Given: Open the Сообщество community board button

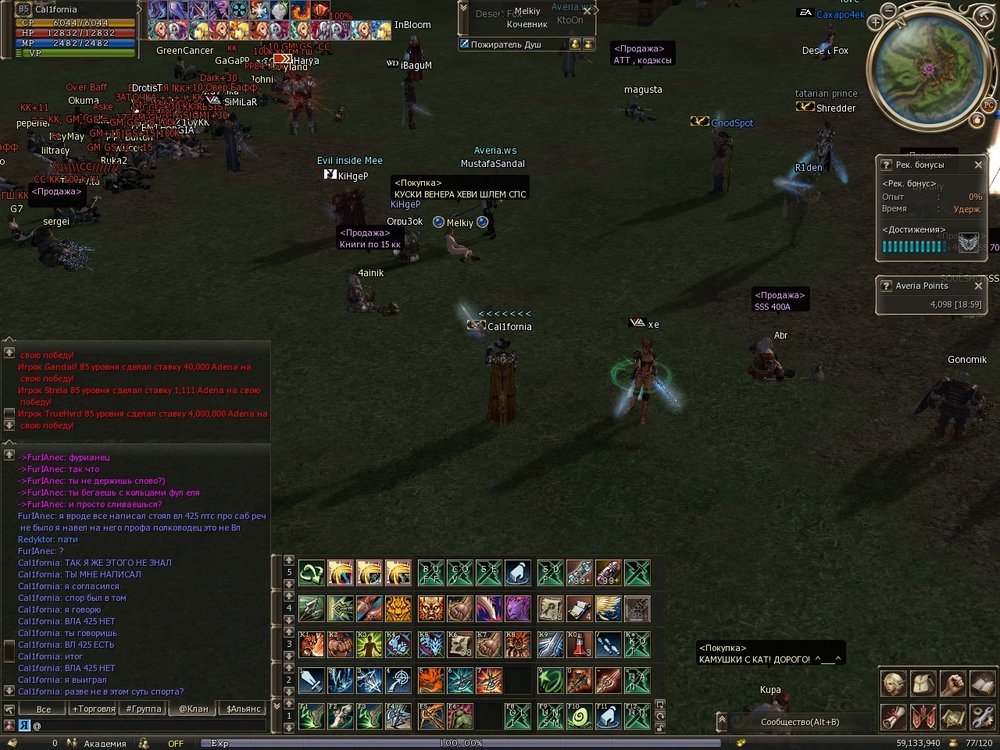Looking at the screenshot, I should pyautogui.click(x=798, y=721).
